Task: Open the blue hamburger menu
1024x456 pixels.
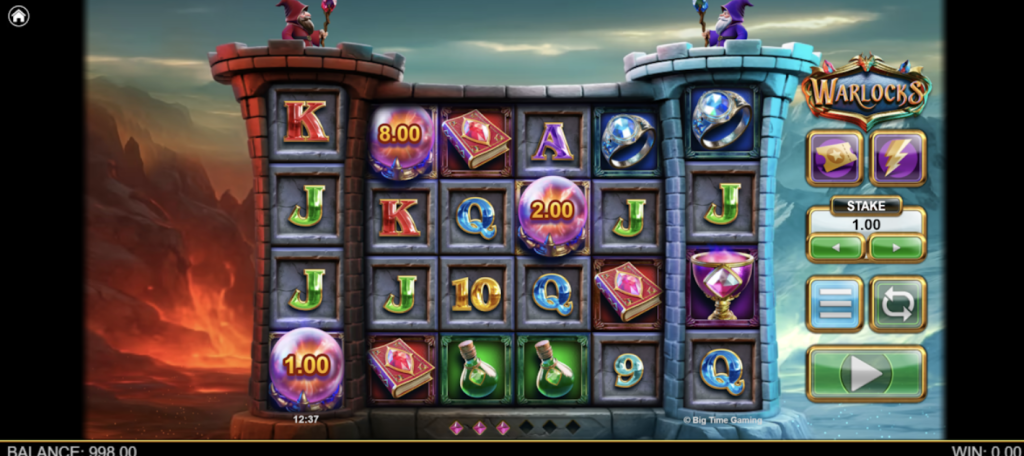Action: coord(835,304)
